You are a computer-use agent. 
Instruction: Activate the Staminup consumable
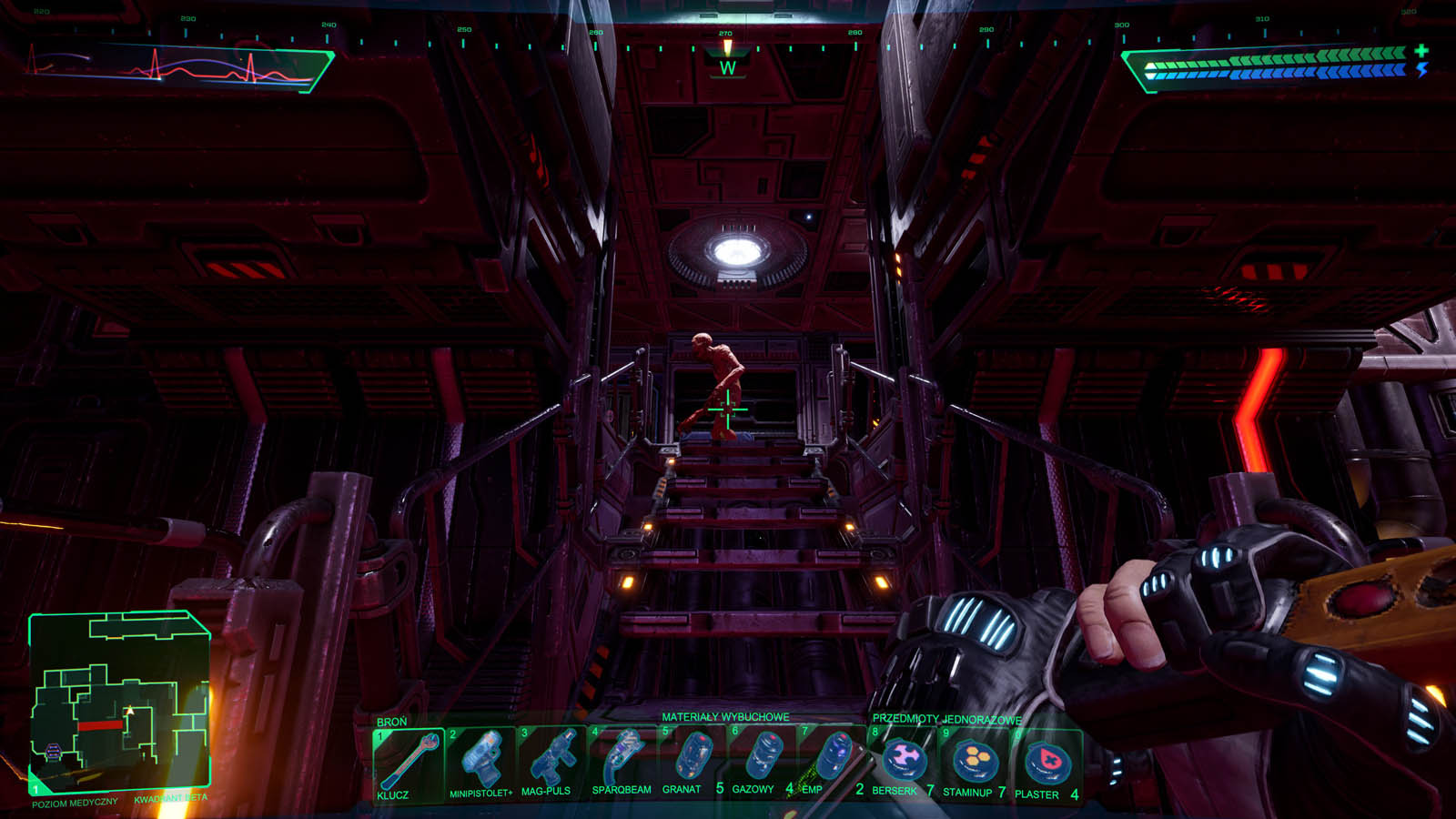pyautogui.click(x=974, y=761)
